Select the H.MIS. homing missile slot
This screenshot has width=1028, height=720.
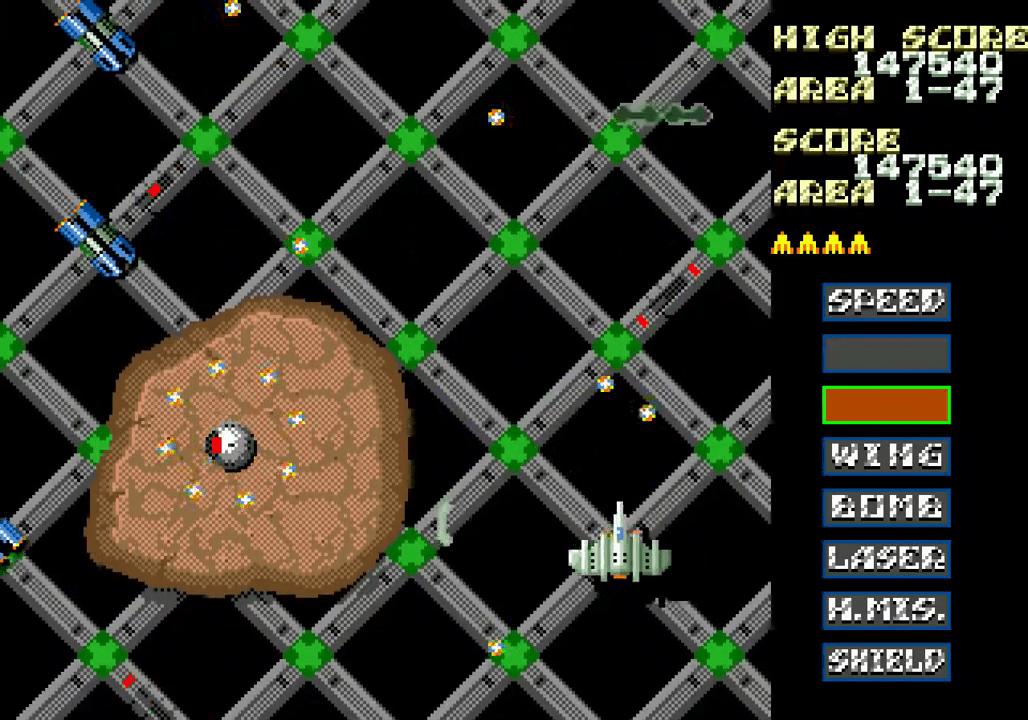pos(886,609)
